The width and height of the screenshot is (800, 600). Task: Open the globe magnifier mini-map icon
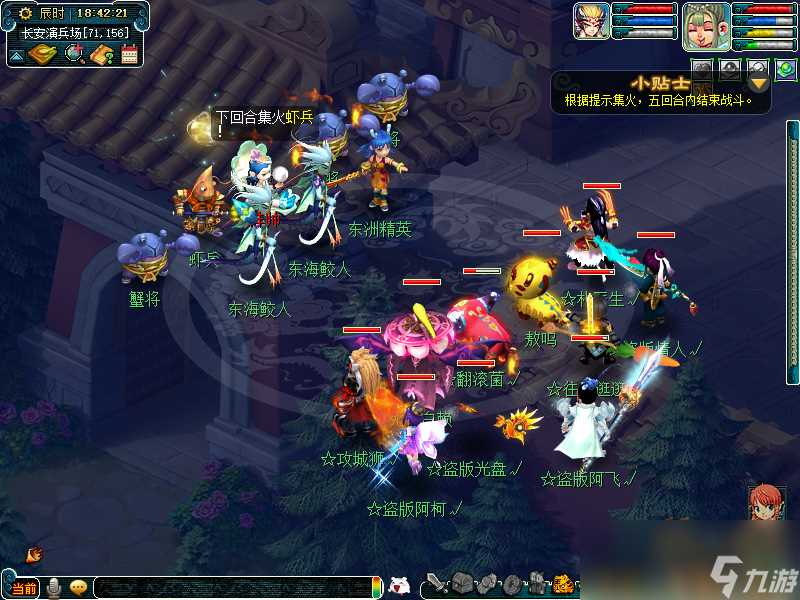click(x=74, y=54)
